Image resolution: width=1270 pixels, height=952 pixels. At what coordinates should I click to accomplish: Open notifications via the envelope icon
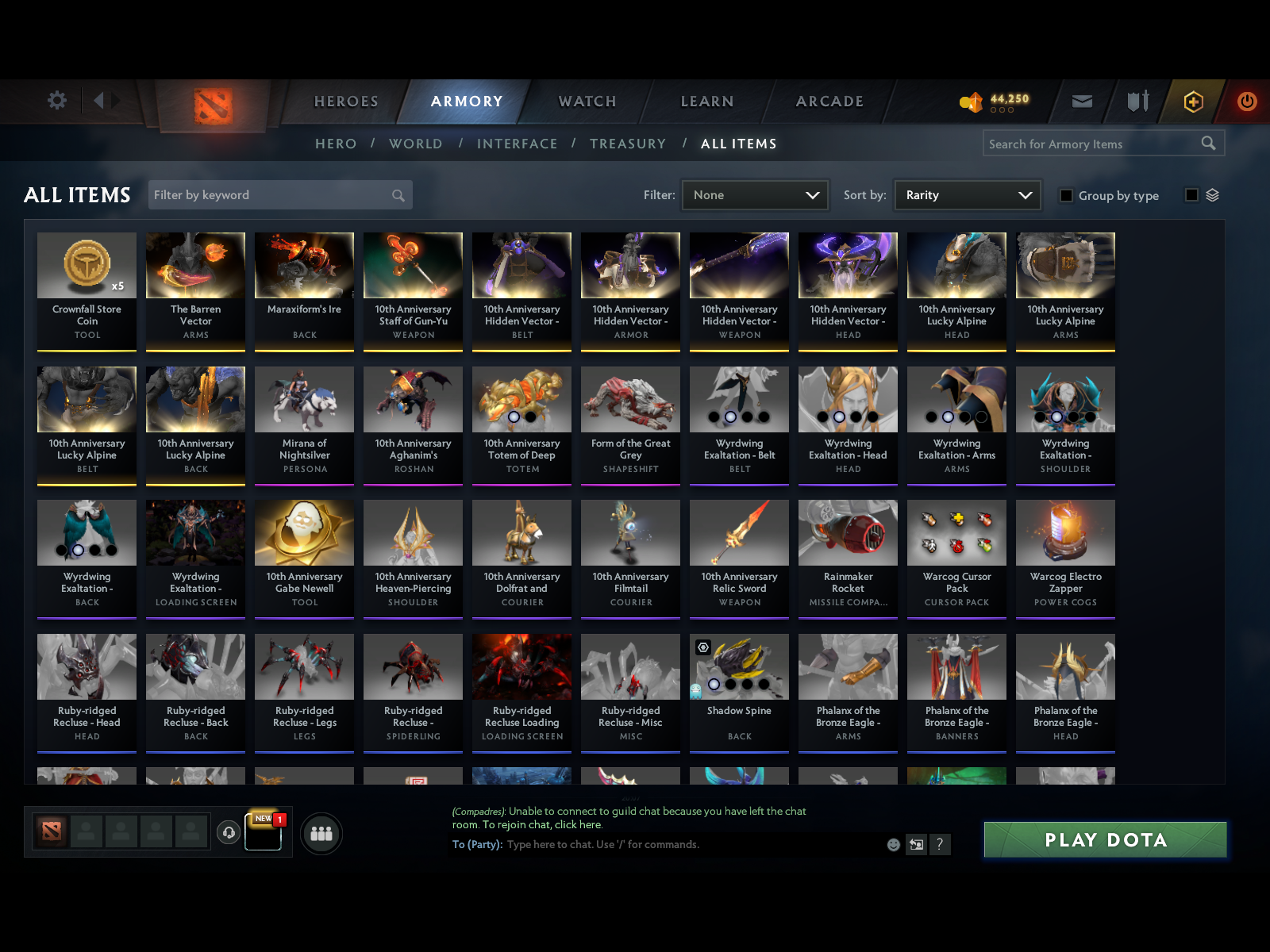click(x=1081, y=102)
